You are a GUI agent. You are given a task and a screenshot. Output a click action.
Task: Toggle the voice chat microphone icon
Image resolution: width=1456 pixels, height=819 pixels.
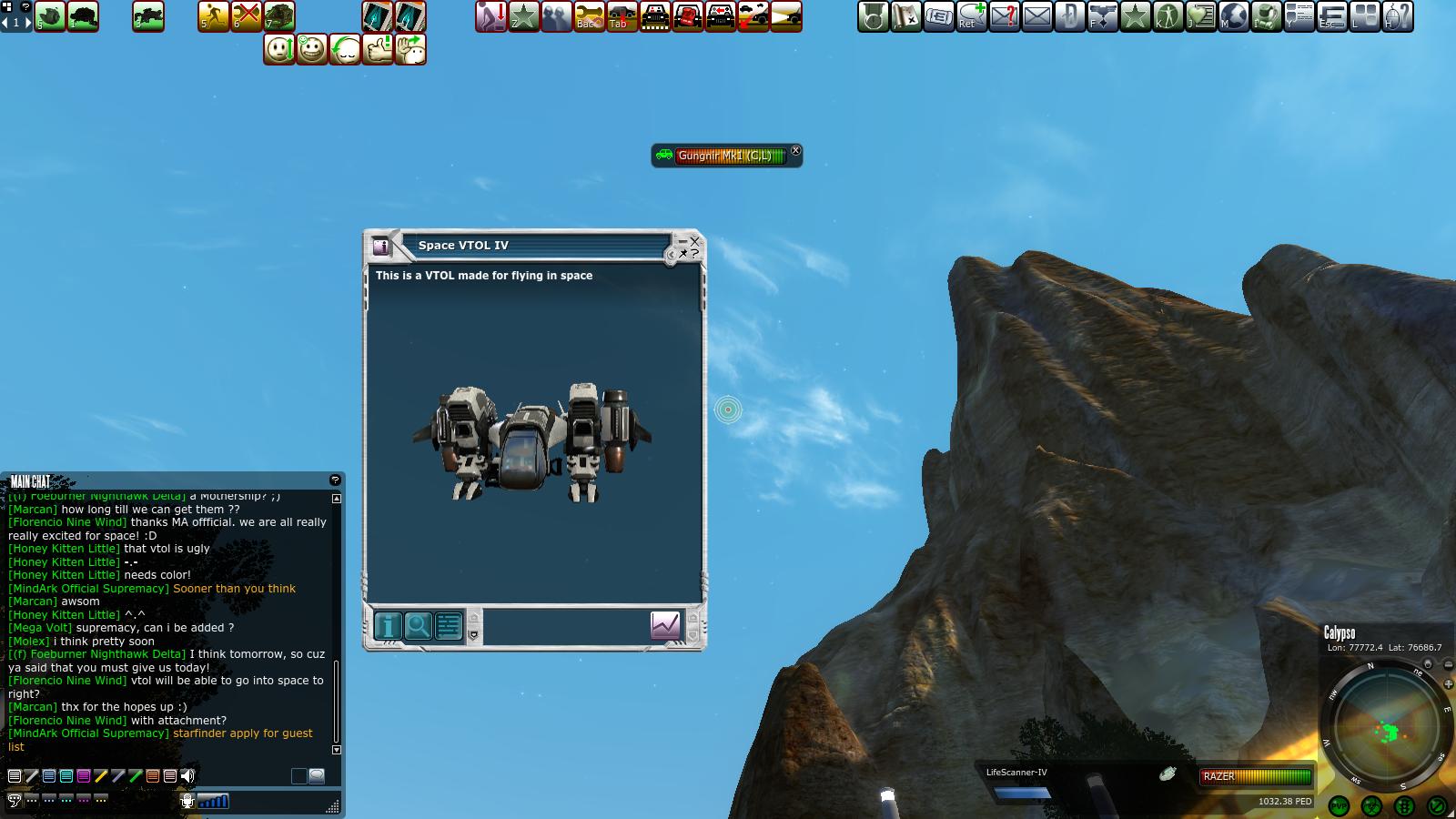(x=187, y=801)
